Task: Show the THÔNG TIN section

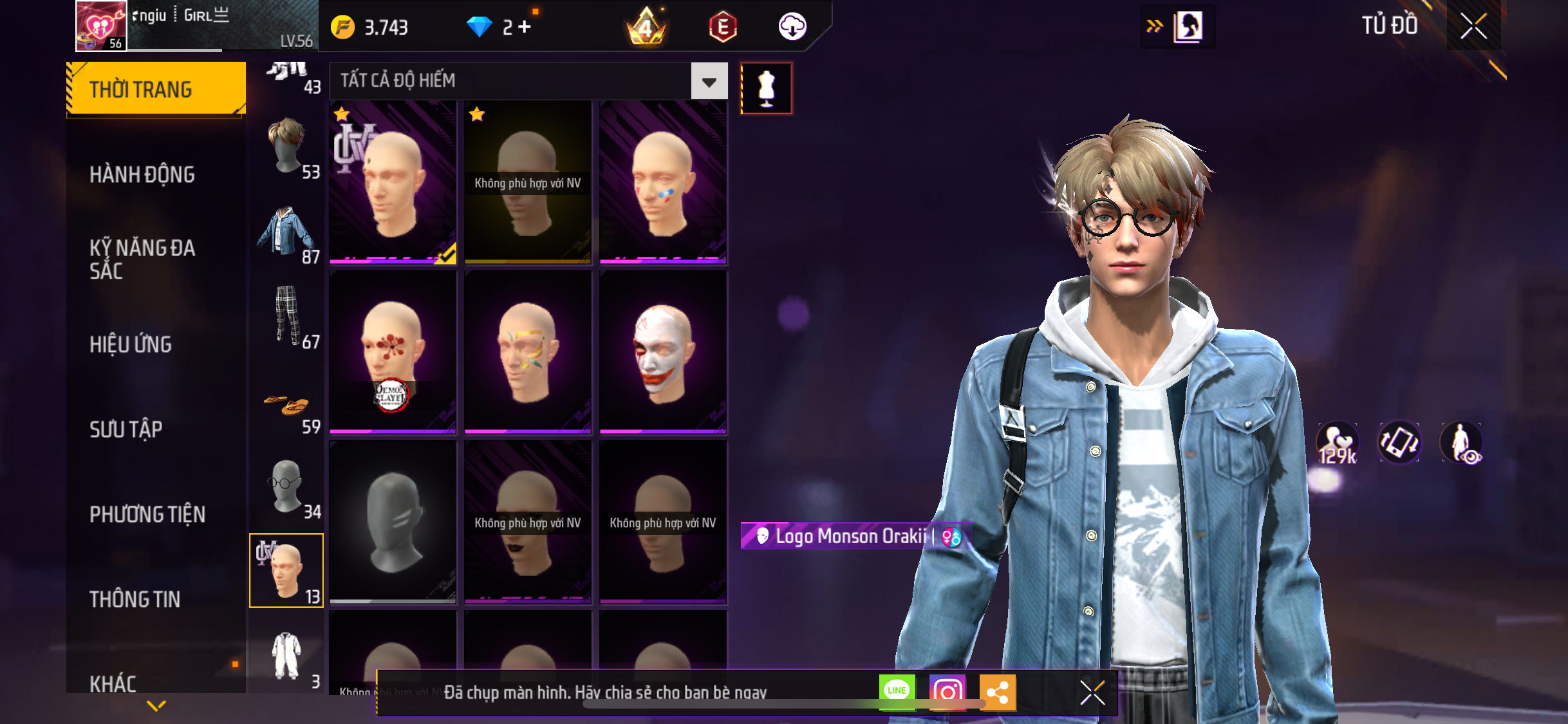Action: point(135,599)
